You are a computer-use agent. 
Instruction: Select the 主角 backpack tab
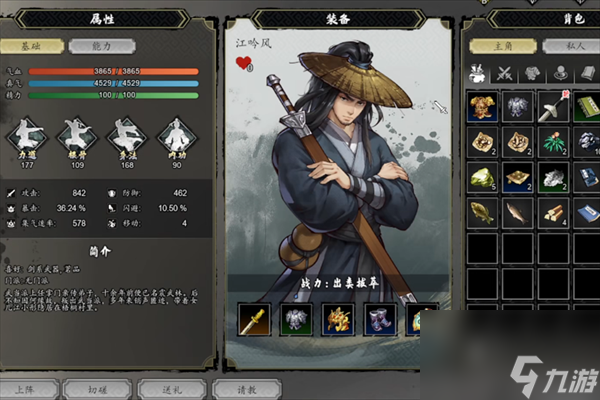coord(503,45)
